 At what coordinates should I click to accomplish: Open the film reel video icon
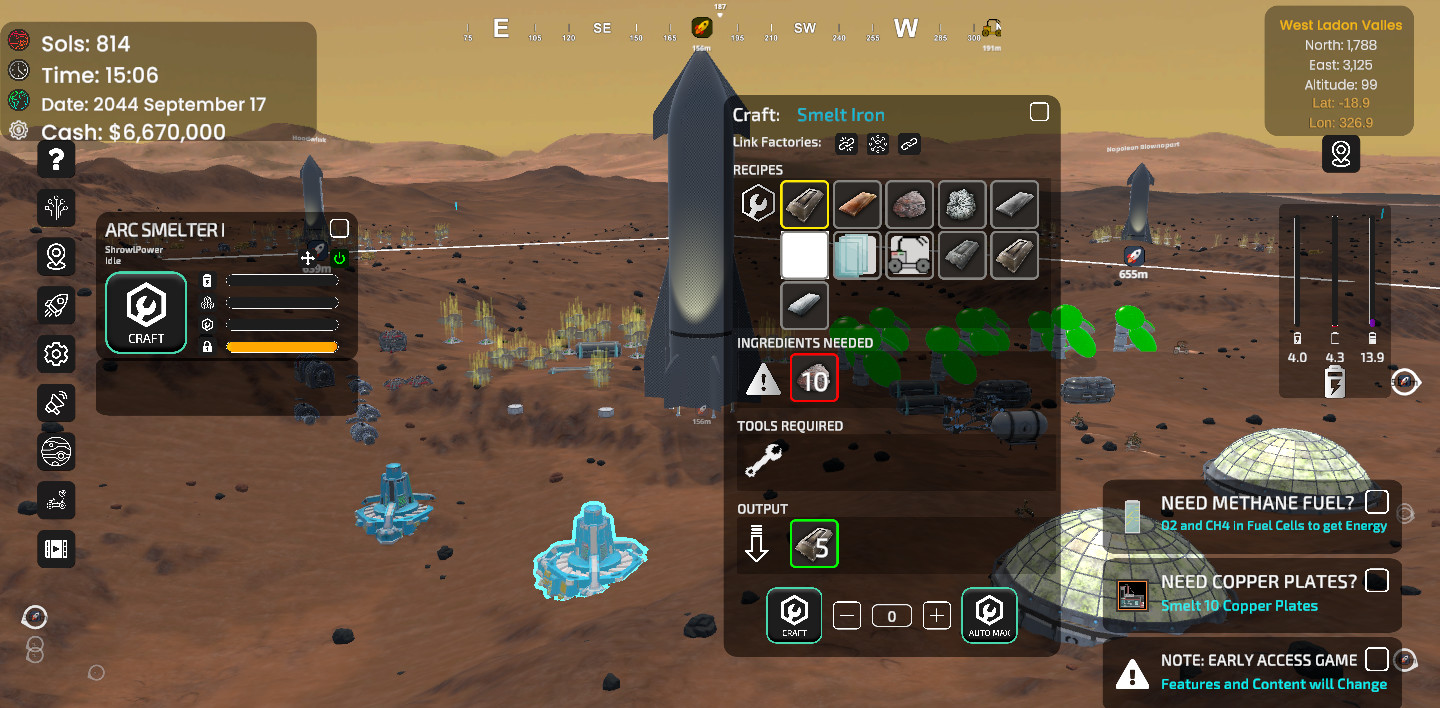(56, 548)
